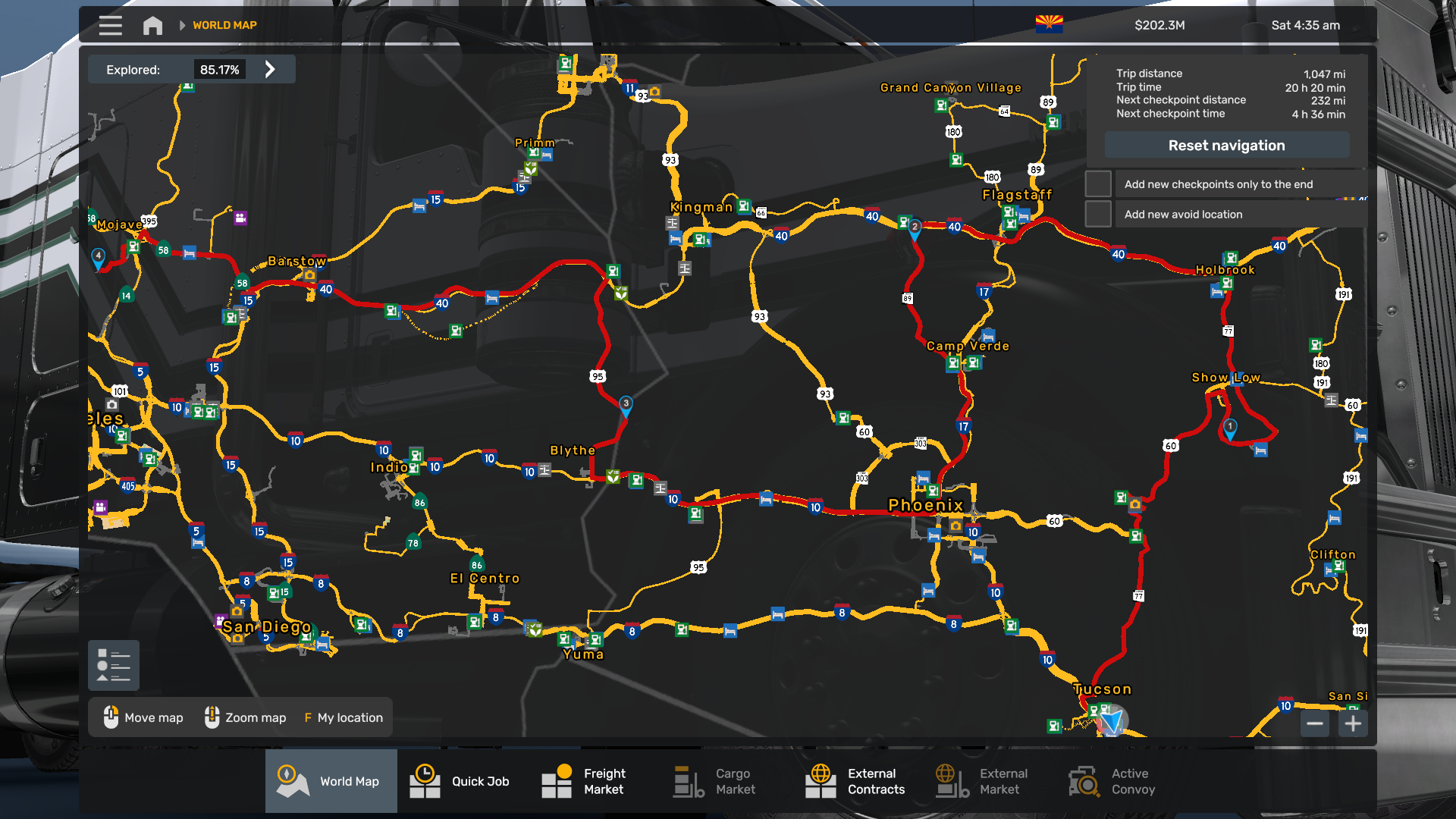Enable Add new avoid location
1456x819 pixels.
pyautogui.click(x=1097, y=214)
